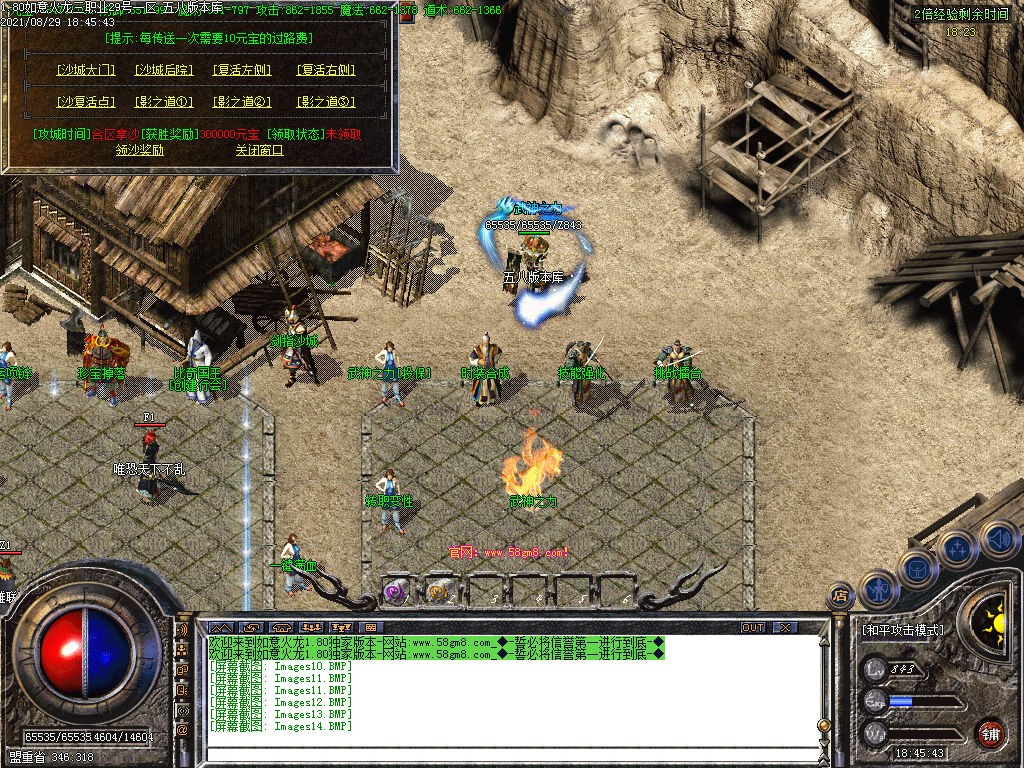Toggle sound with the speaker icon

[996, 538]
